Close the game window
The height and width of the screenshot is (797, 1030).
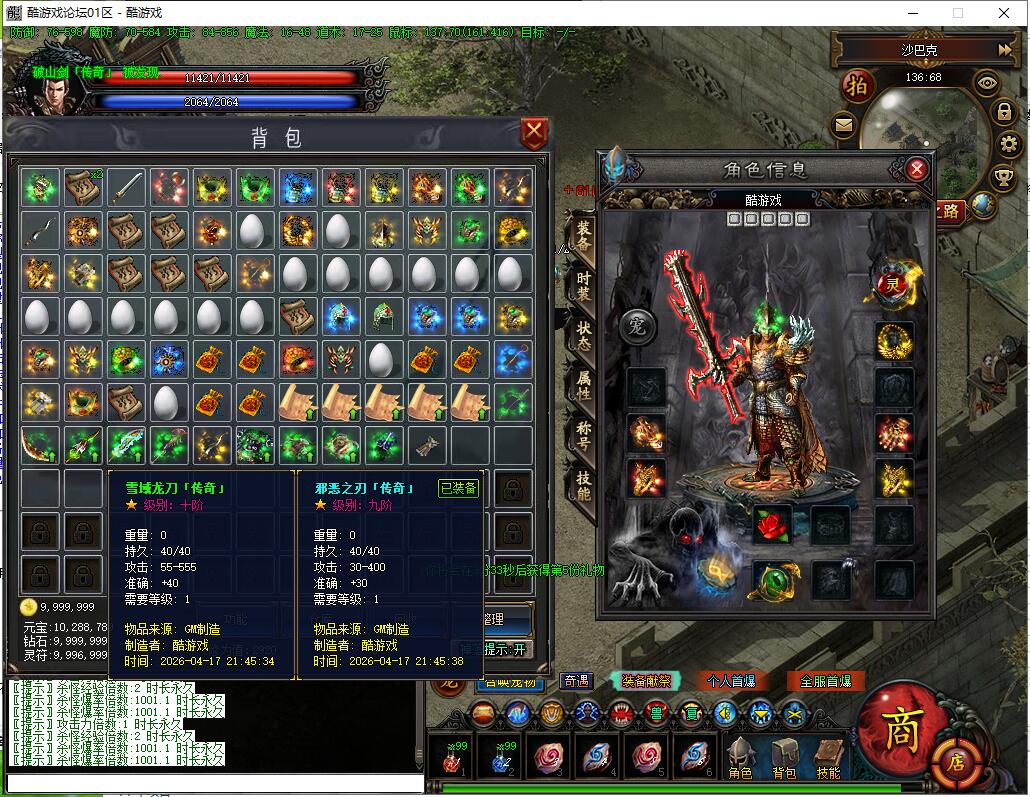(1004, 13)
